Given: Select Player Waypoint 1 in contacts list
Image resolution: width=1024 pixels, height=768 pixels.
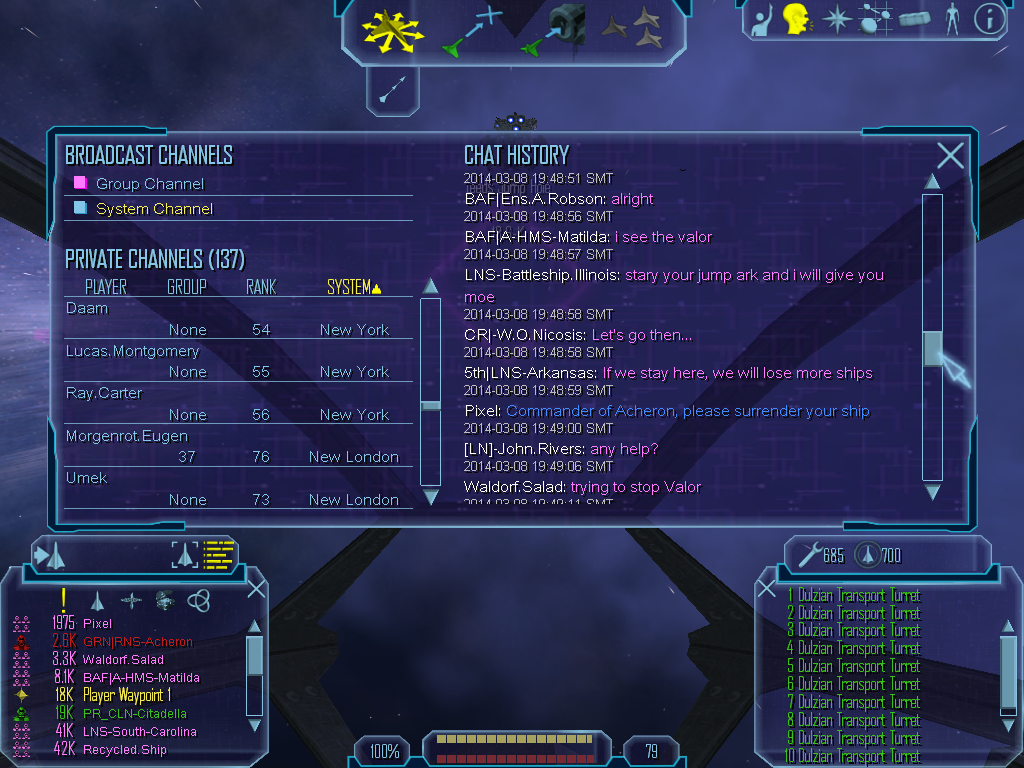Looking at the screenshot, I should click(127, 695).
